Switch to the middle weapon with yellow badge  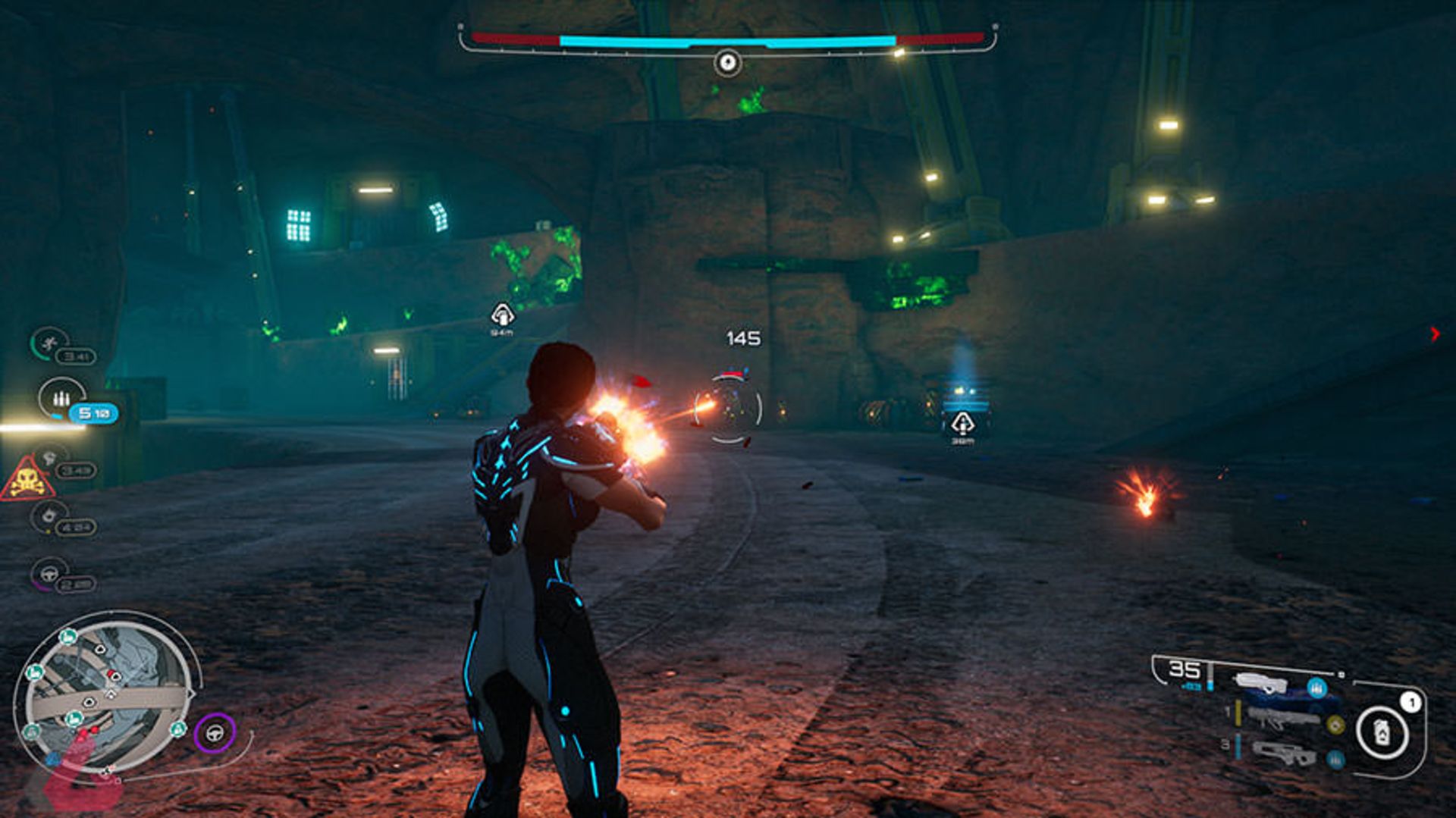[1283, 716]
